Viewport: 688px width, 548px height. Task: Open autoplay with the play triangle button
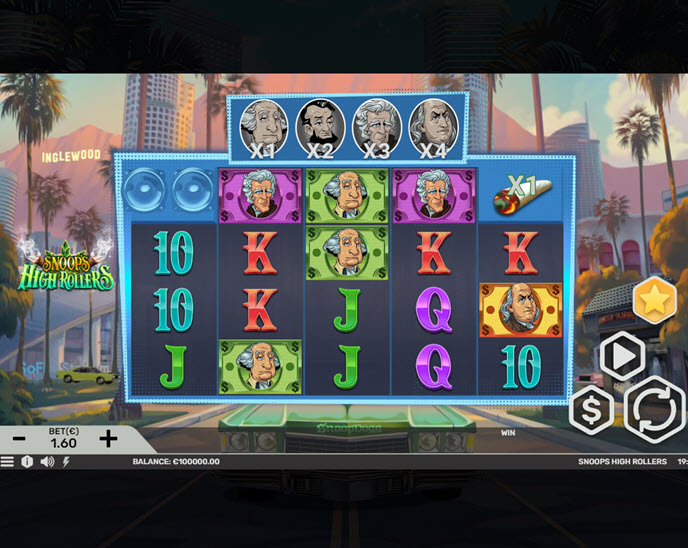[x=622, y=356]
